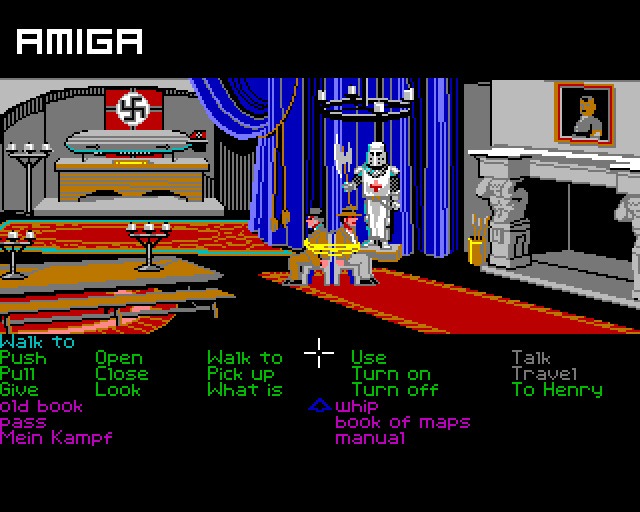Choose the Close verb
Screen dimensions: 640x512
pos(121,374)
